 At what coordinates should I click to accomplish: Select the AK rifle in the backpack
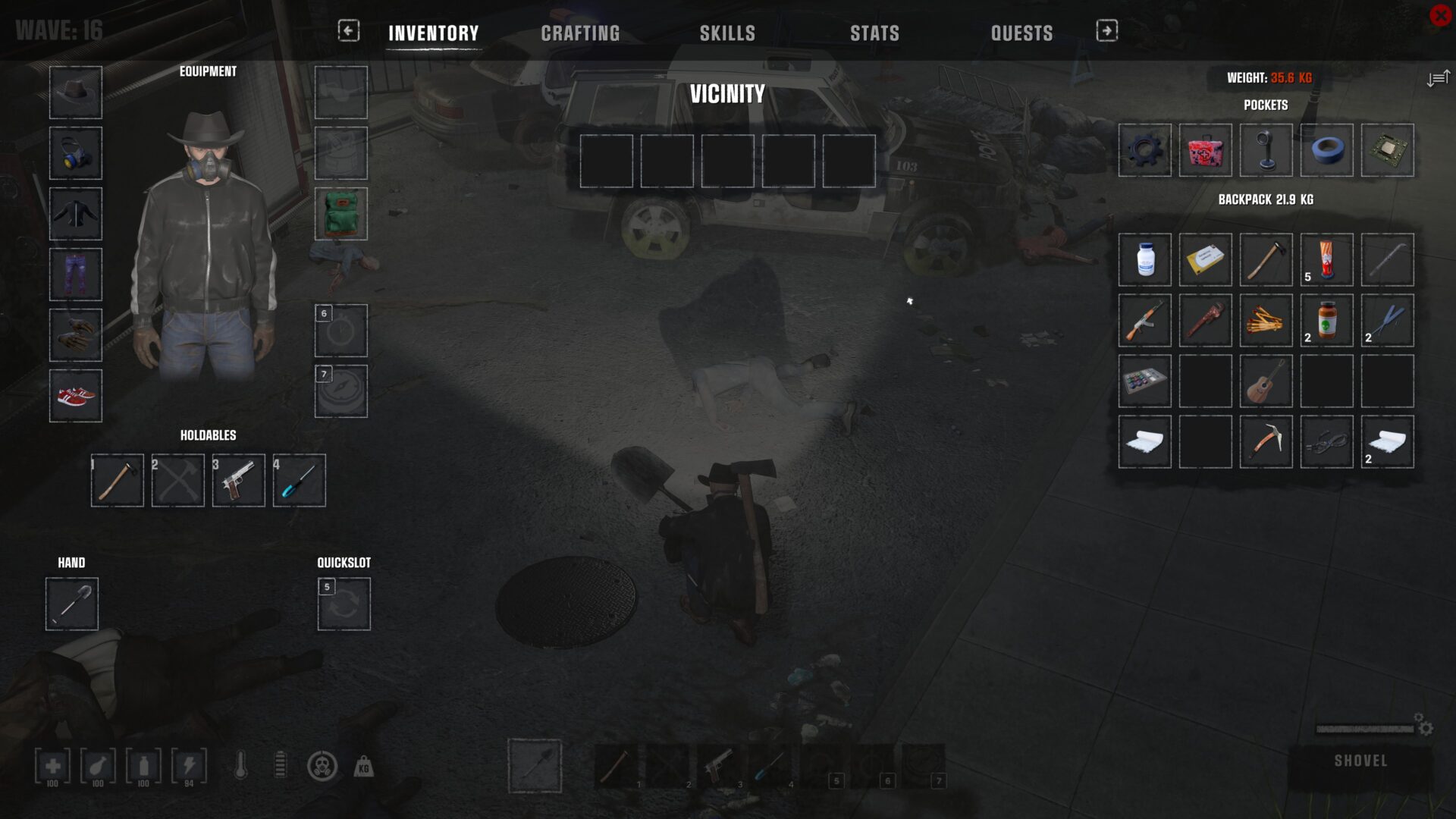click(1144, 321)
